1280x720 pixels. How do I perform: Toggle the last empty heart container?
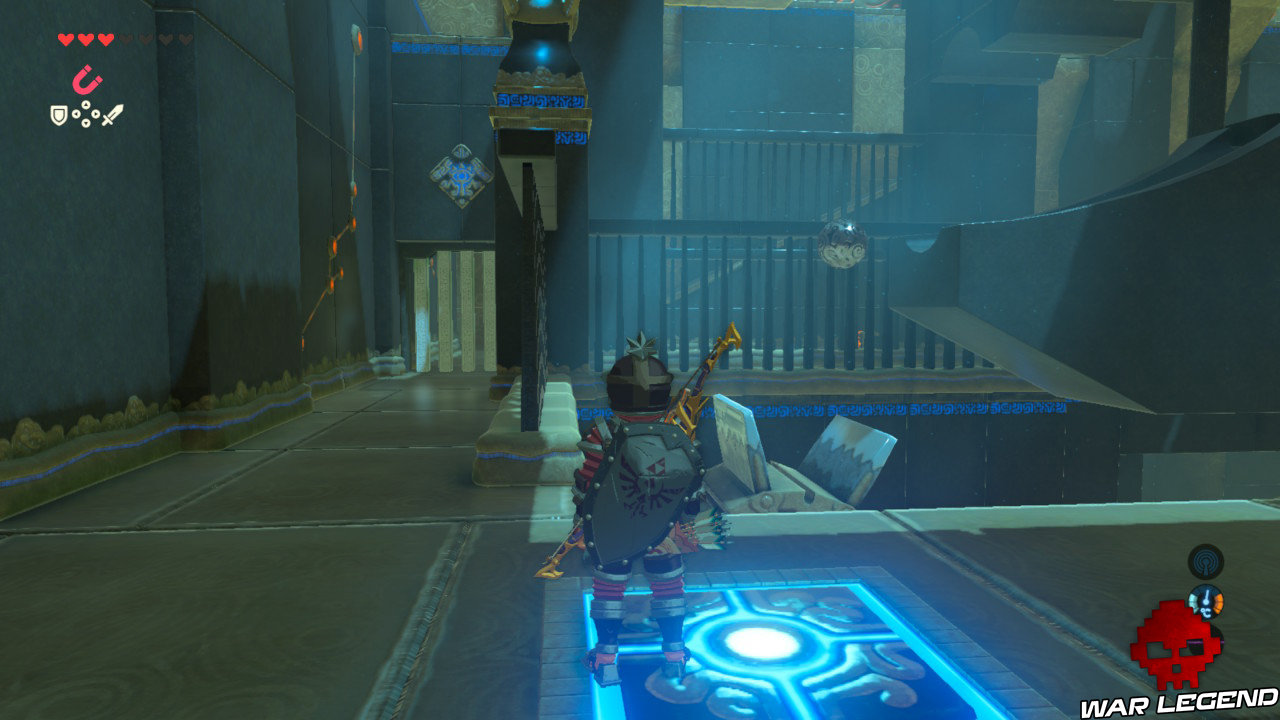(186, 40)
